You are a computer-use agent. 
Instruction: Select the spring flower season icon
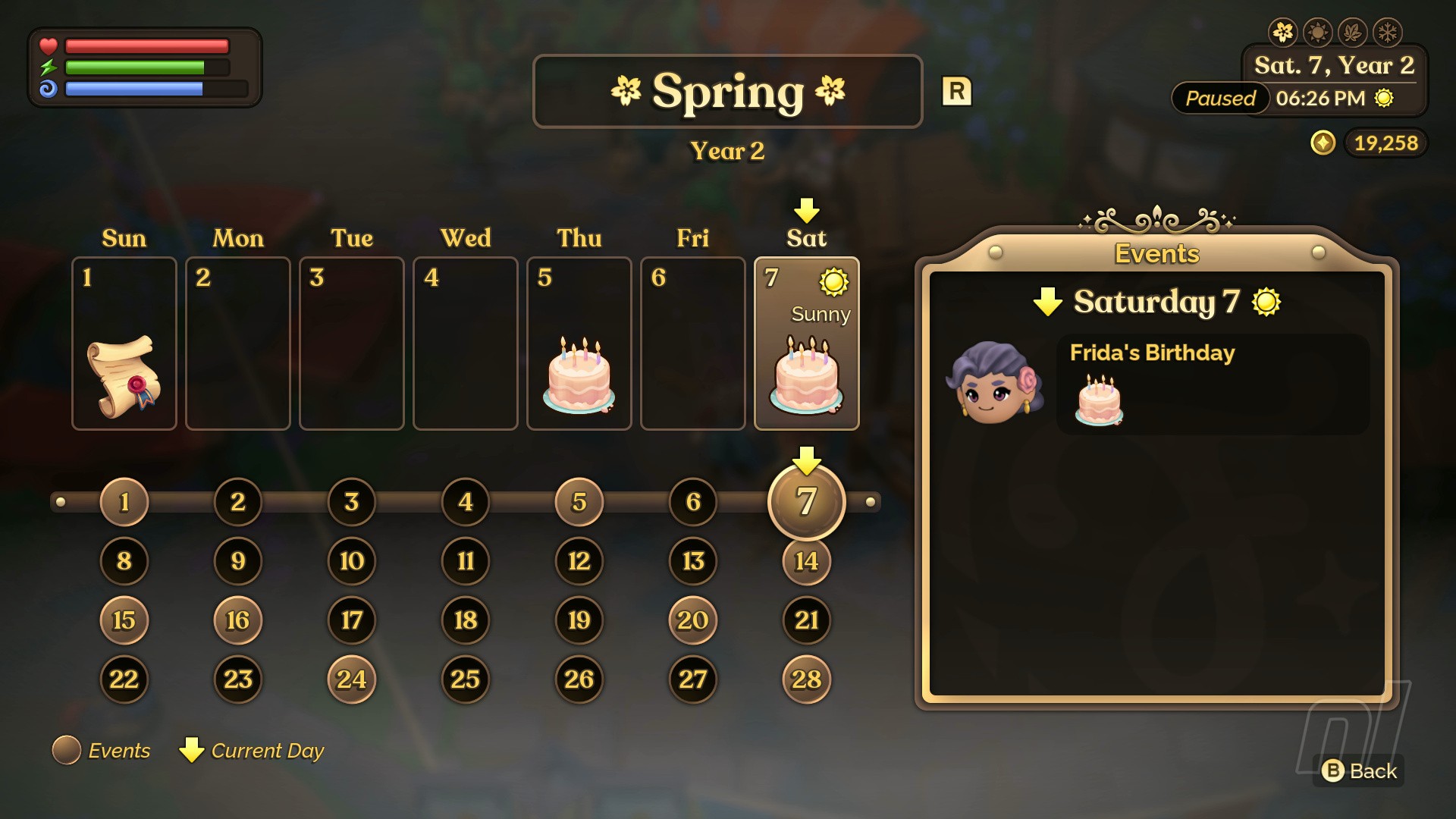(x=1283, y=33)
